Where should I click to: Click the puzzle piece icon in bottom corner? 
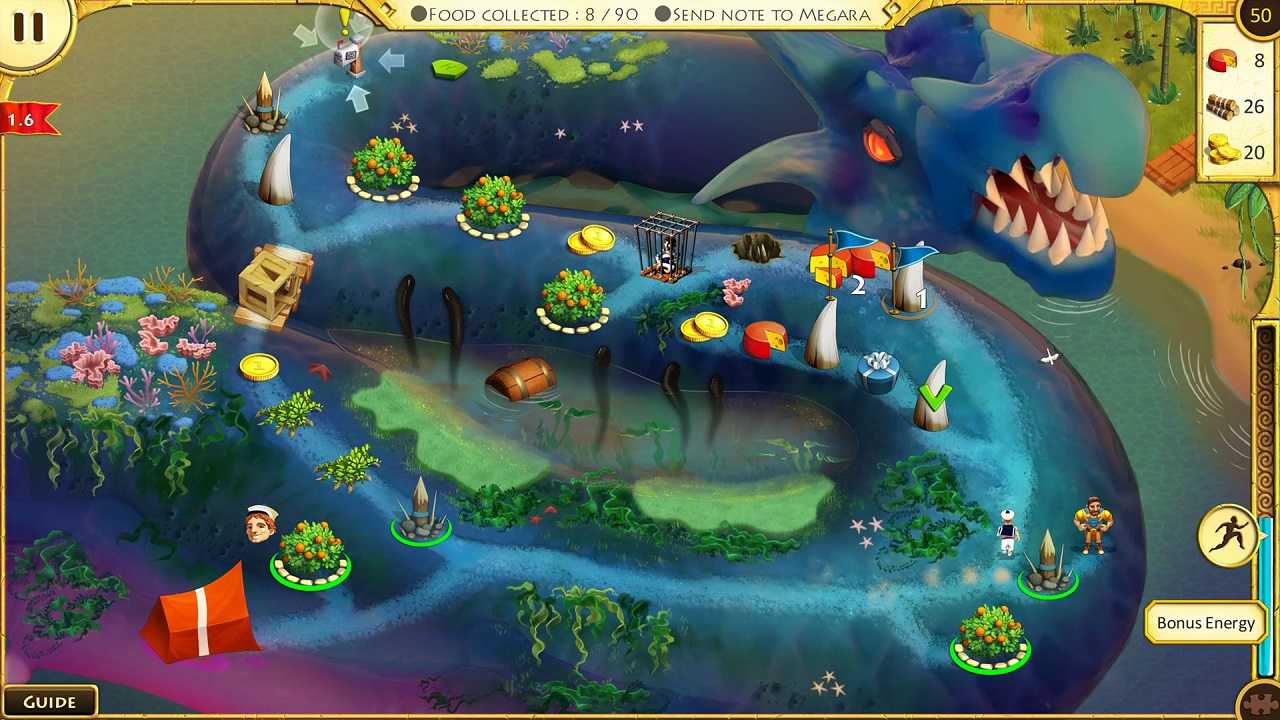point(1258,700)
